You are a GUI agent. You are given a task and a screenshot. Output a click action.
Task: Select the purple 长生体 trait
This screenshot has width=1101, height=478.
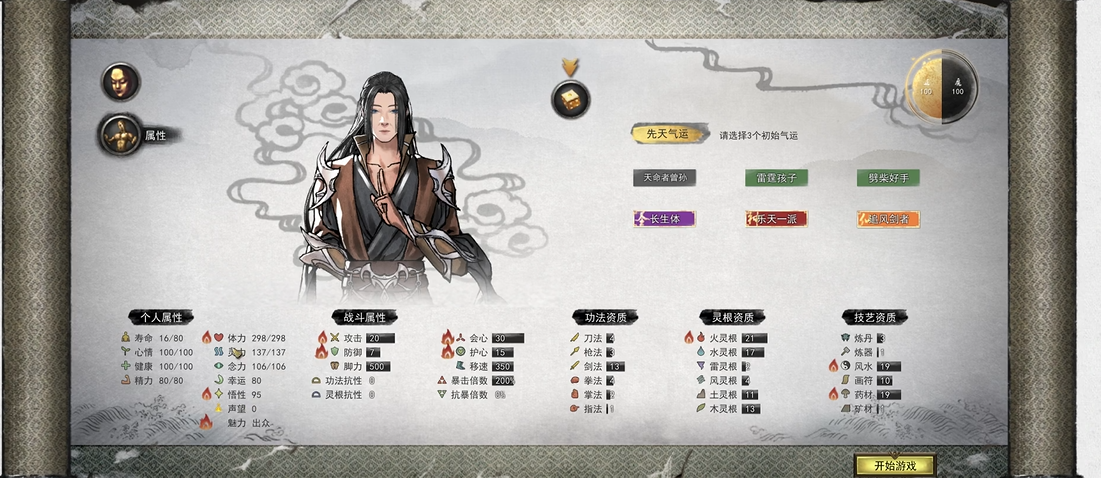[x=664, y=218]
